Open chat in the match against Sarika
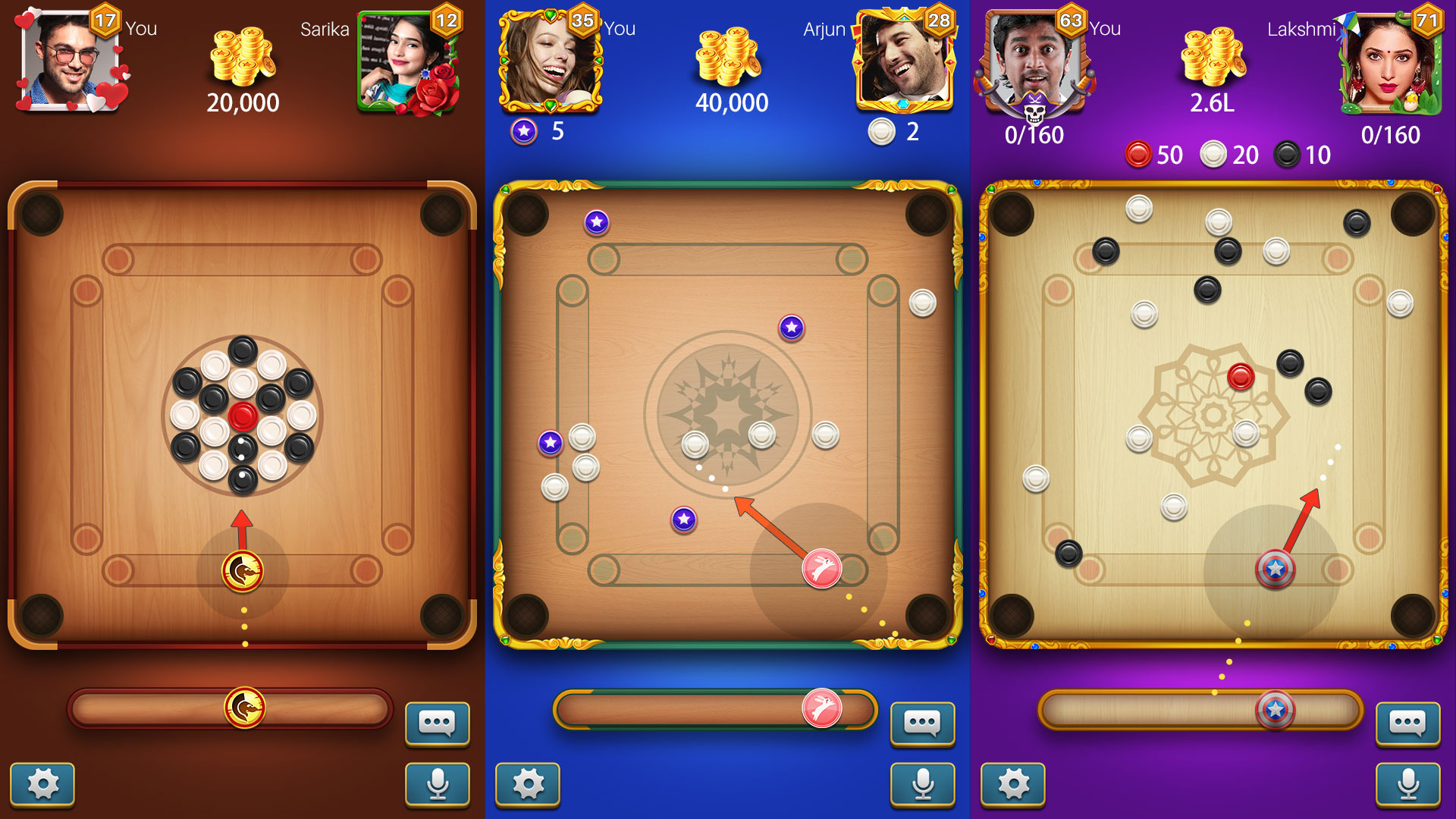Viewport: 1456px width, 819px height. pos(437,724)
